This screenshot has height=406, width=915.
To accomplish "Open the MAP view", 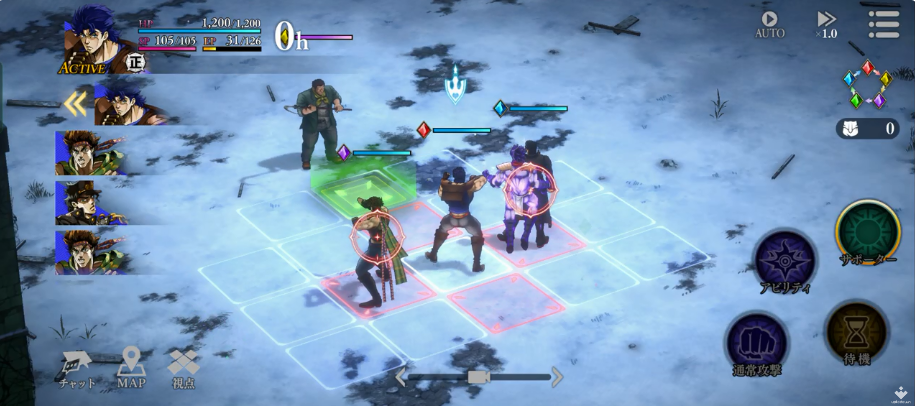I will pos(131,368).
